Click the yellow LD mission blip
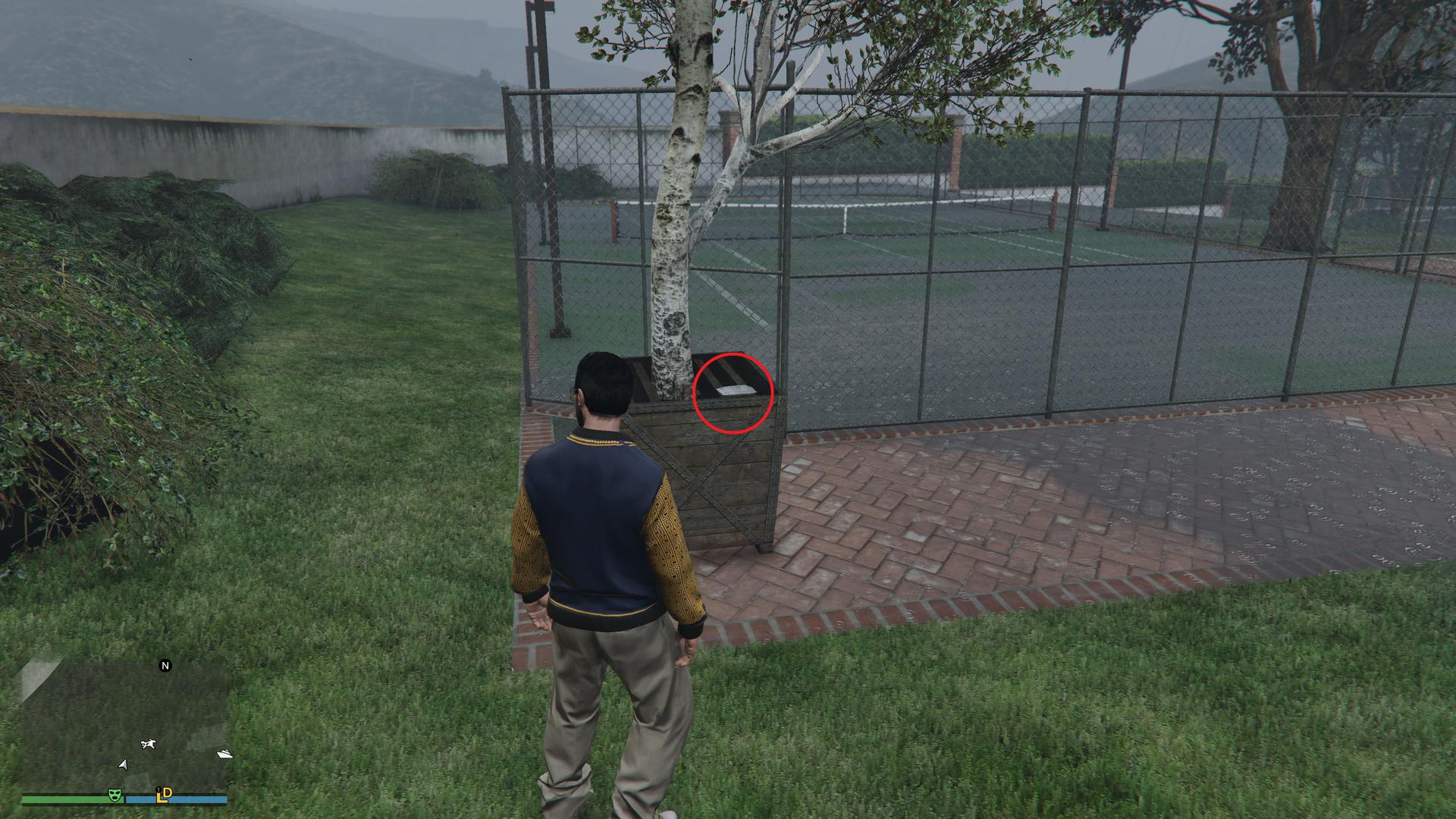Viewport: 1456px width, 819px height. [x=163, y=795]
